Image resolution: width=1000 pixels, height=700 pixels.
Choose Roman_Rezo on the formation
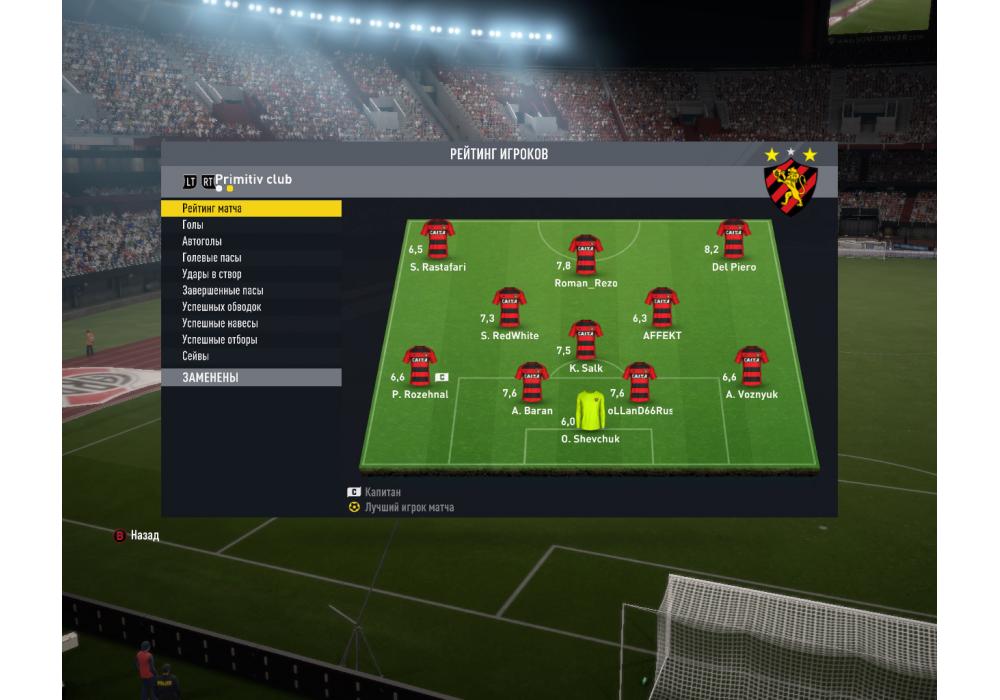(585, 255)
